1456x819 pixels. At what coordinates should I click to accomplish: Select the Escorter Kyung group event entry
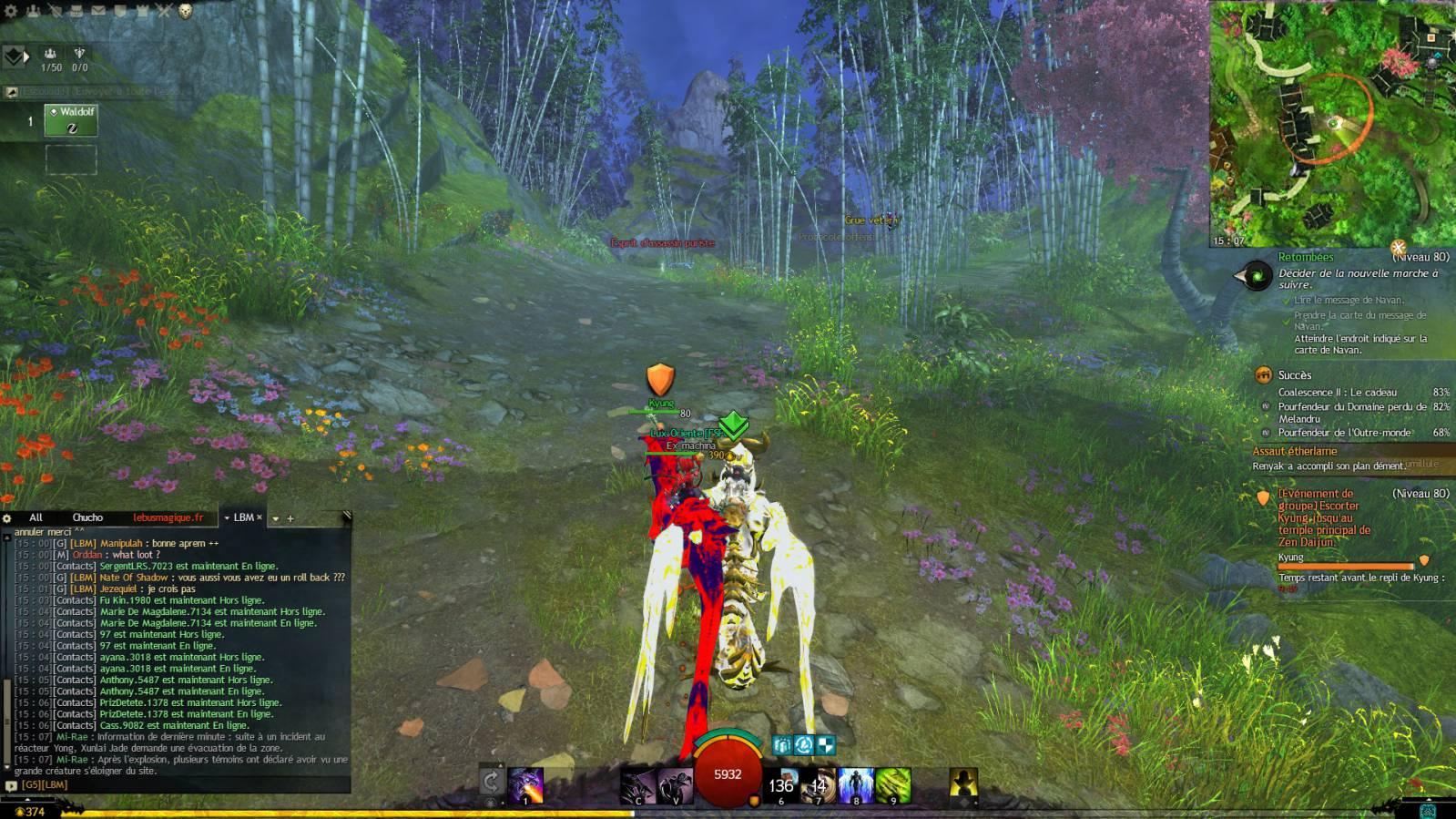click(1324, 517)
